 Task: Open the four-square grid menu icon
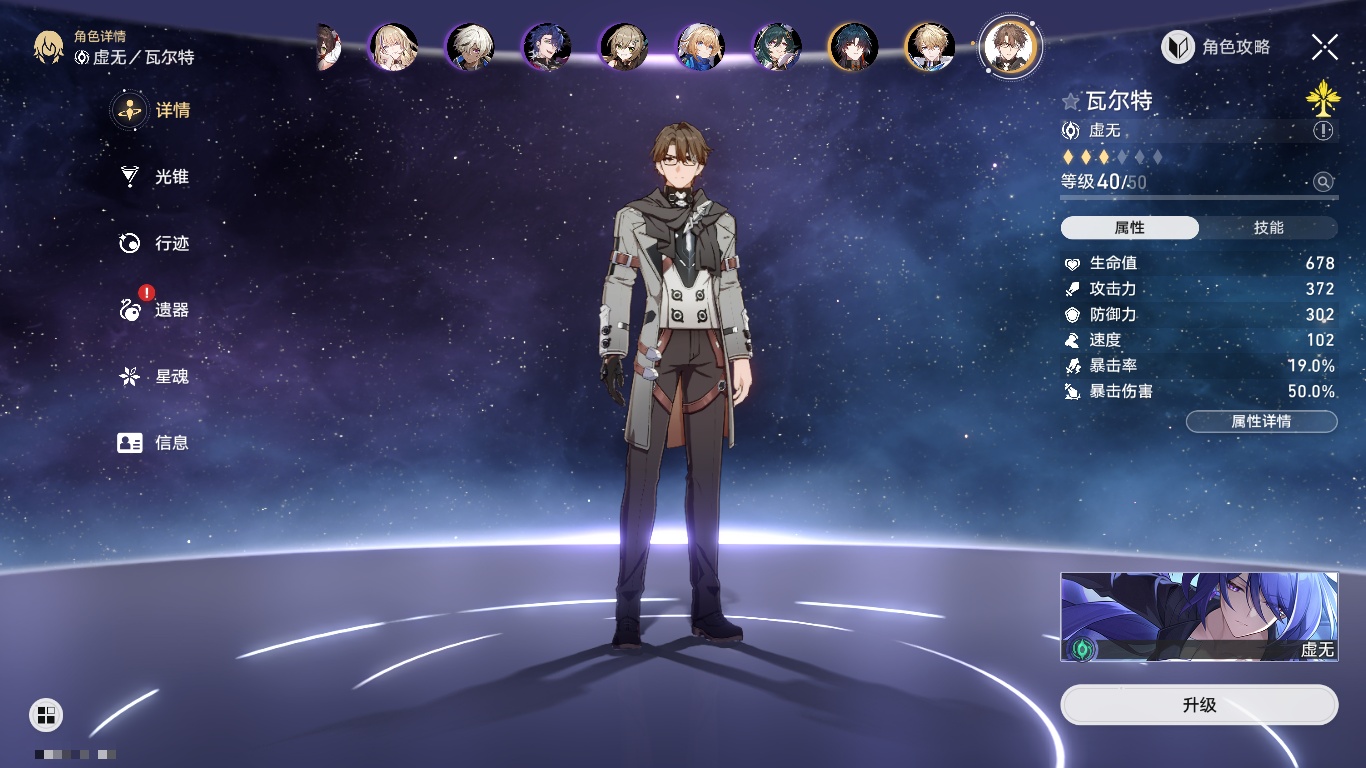point(46,714)
